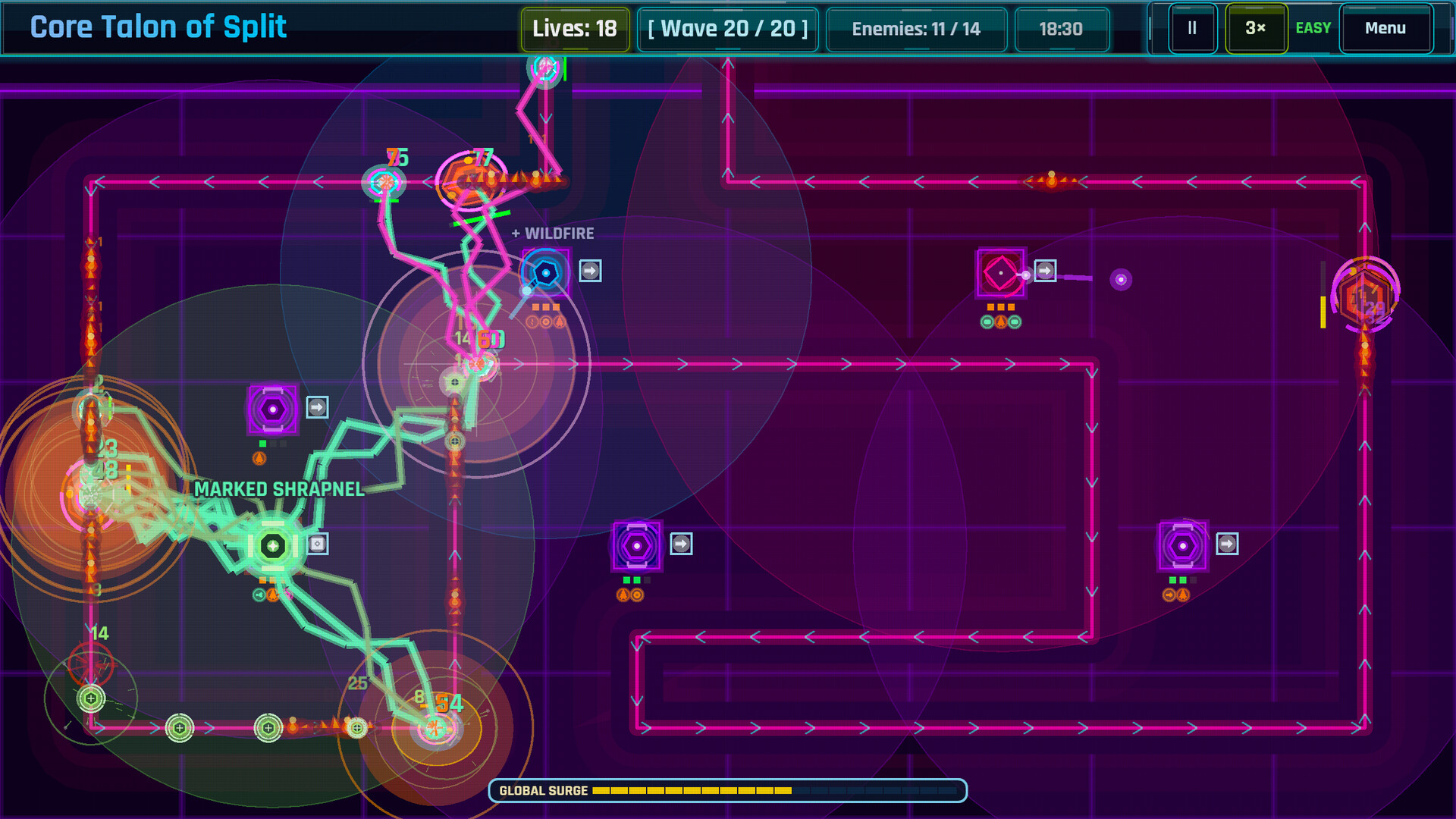The height and width of the screenshot is (819, 1456).
Task: Expand the arrow button next to the bottom-right tower
Action: coord(1227,542)
